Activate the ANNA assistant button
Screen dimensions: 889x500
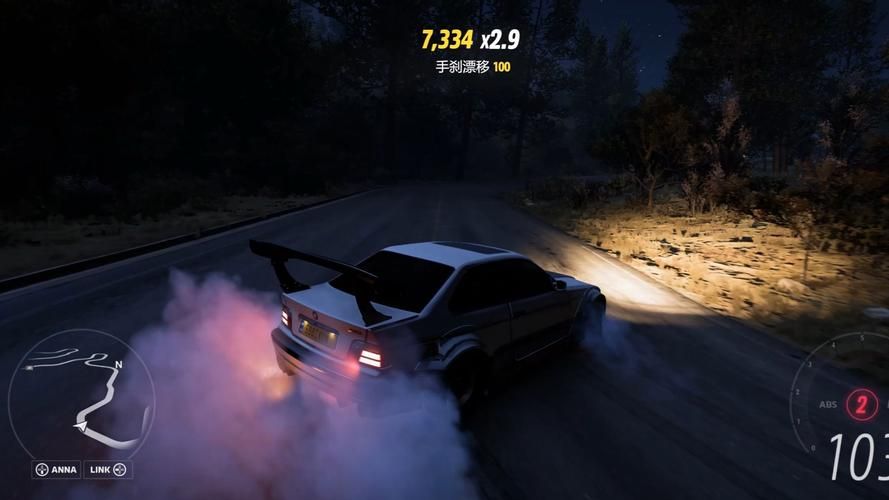(x=56, y=469)
